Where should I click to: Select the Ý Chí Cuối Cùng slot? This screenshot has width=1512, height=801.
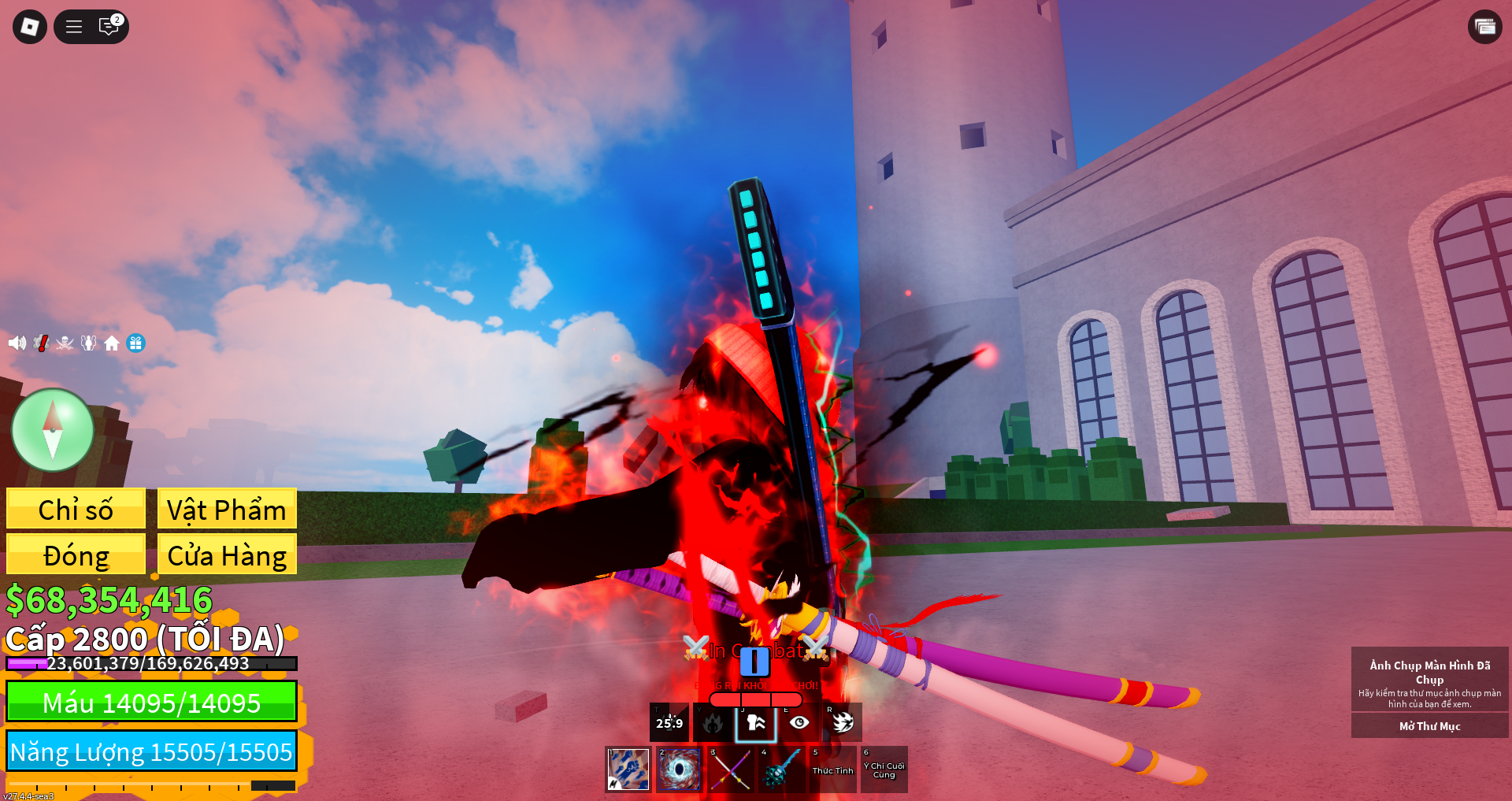[x=884, y=769]
